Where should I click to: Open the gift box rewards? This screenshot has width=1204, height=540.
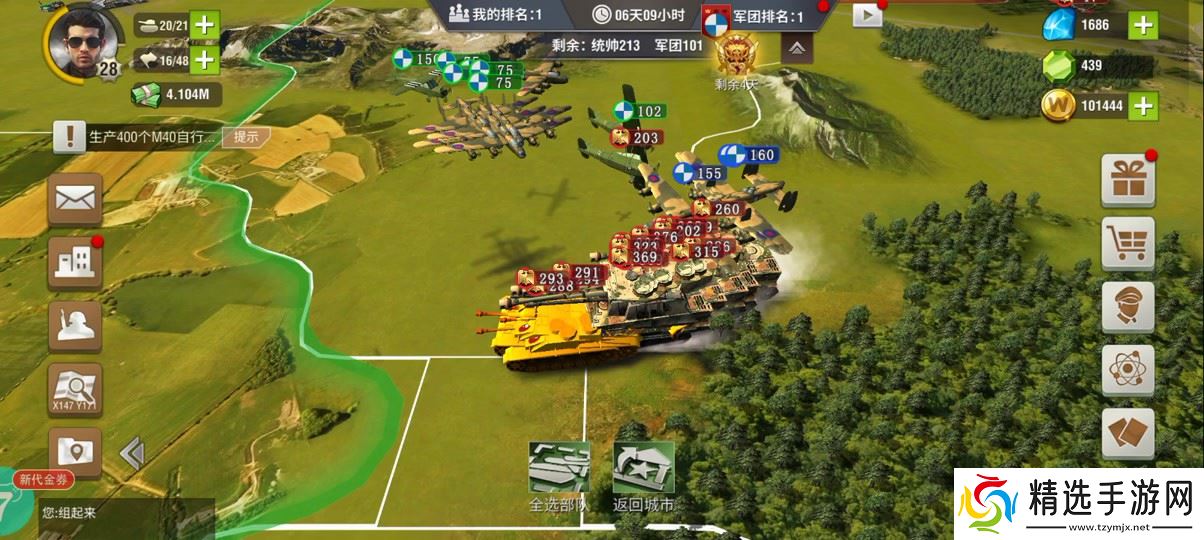(1128, 180)
